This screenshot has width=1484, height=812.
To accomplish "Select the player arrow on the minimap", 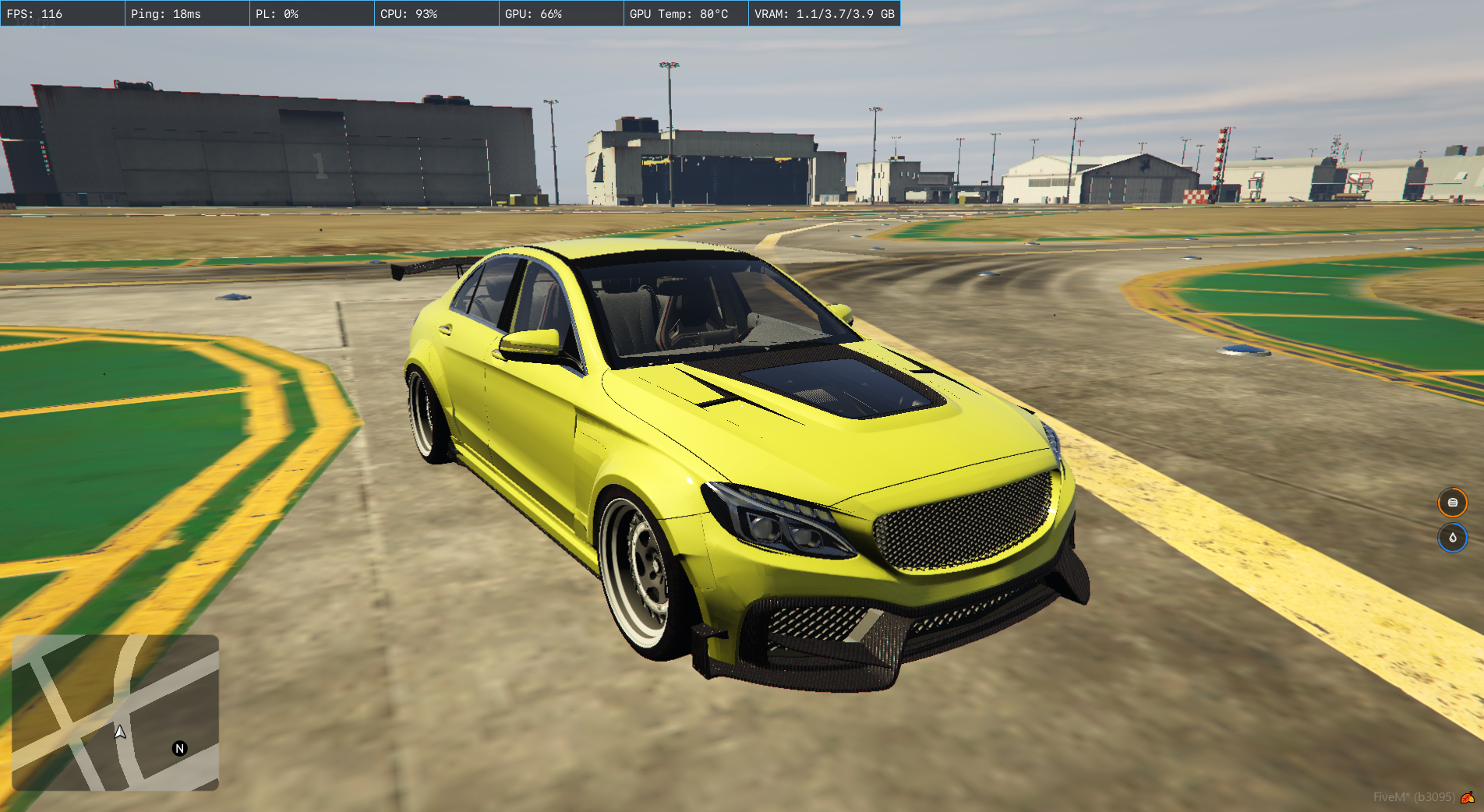I will coord(120,732).
